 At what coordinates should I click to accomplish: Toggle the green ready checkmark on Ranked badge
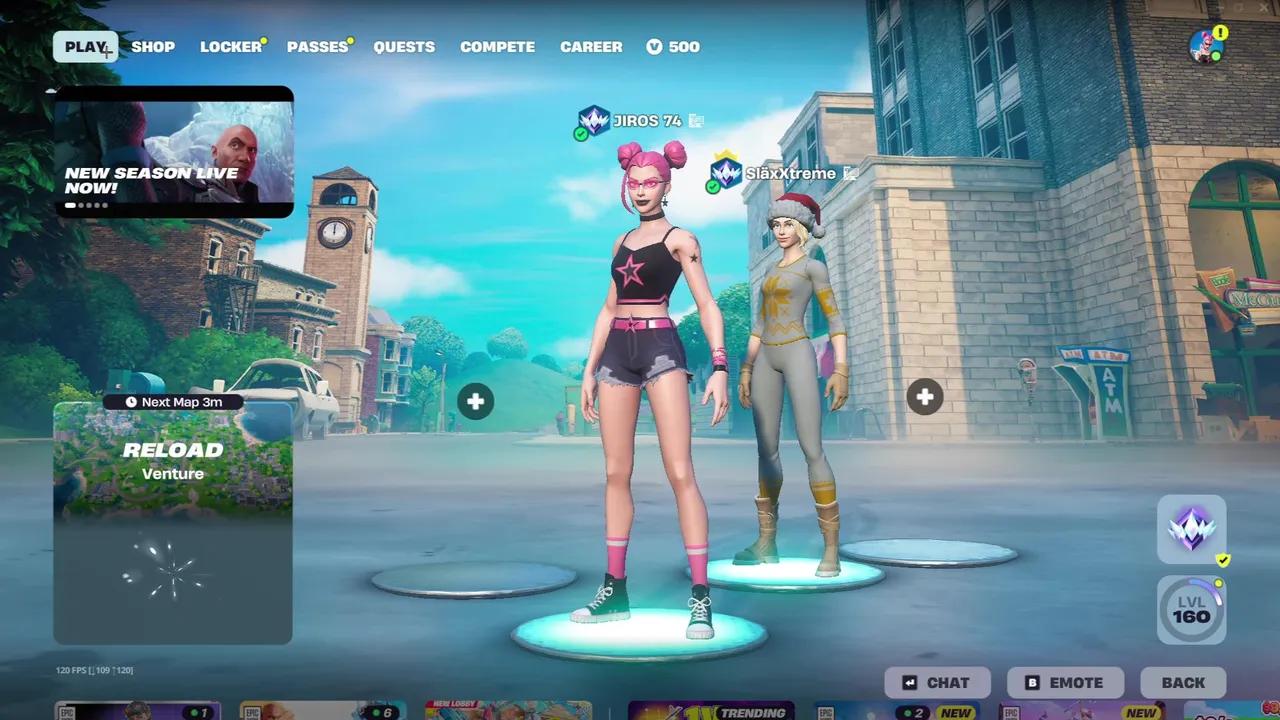[x=1222, y=560]
